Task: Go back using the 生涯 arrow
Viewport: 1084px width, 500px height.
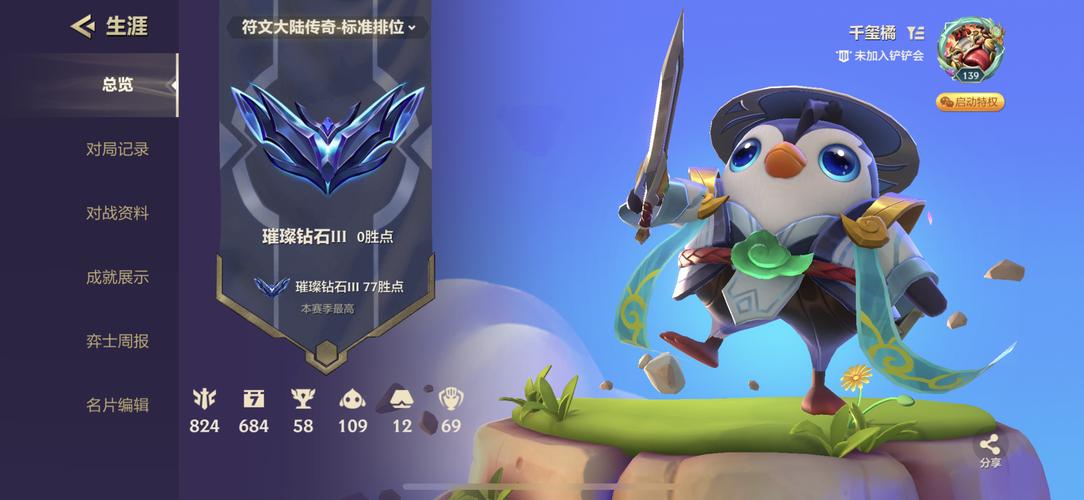Action: point(82,26)
